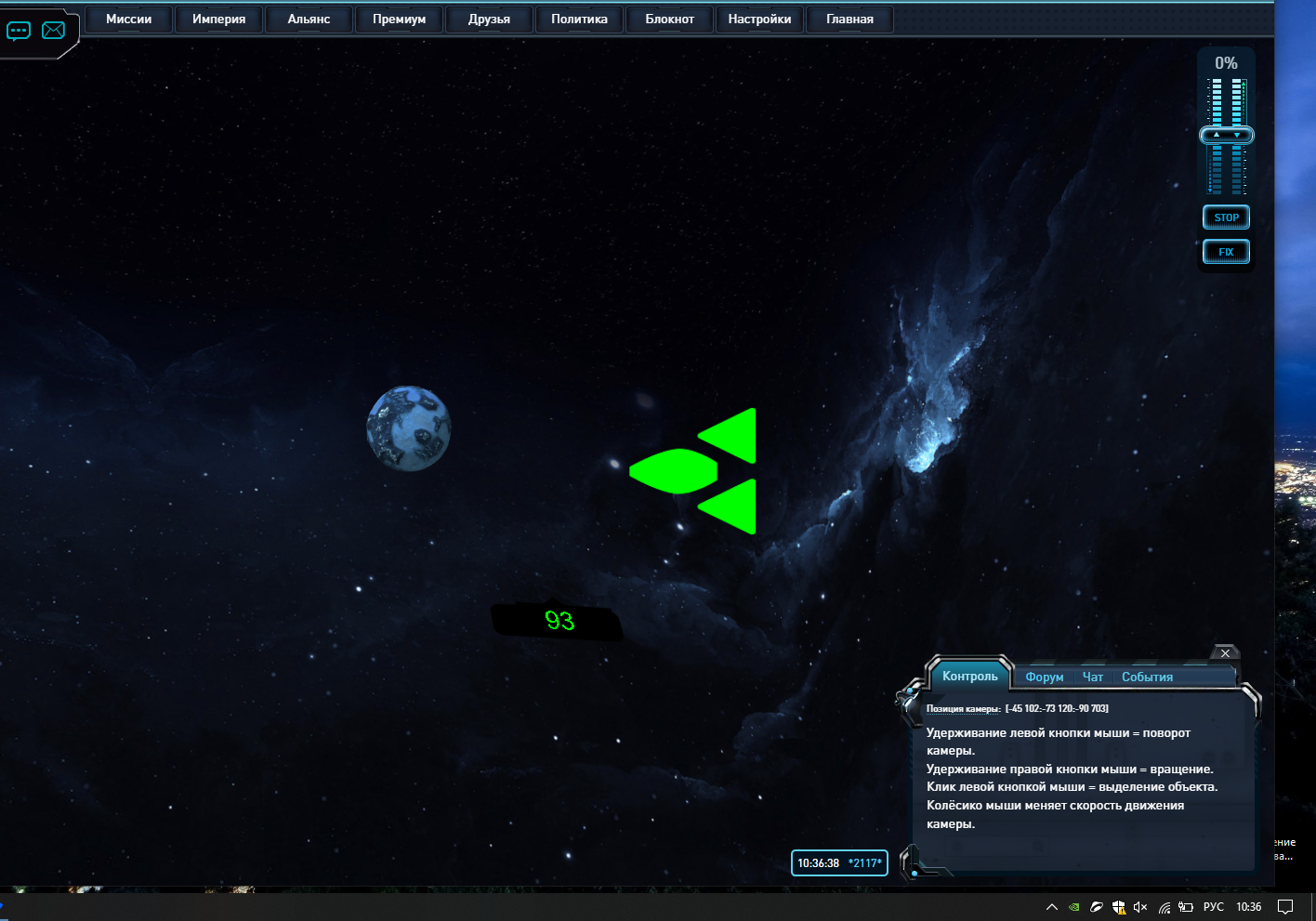1316x921 pixels.
Task: Open Настройки settings
Action: click(x=759, y=20)
